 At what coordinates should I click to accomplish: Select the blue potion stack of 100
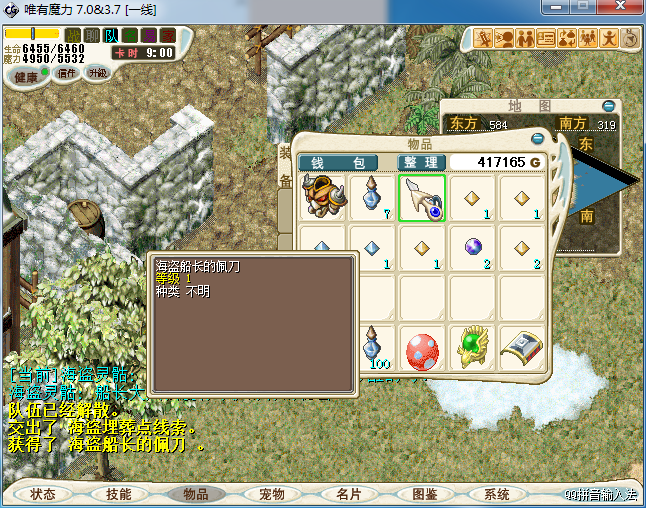pos(372,350)
